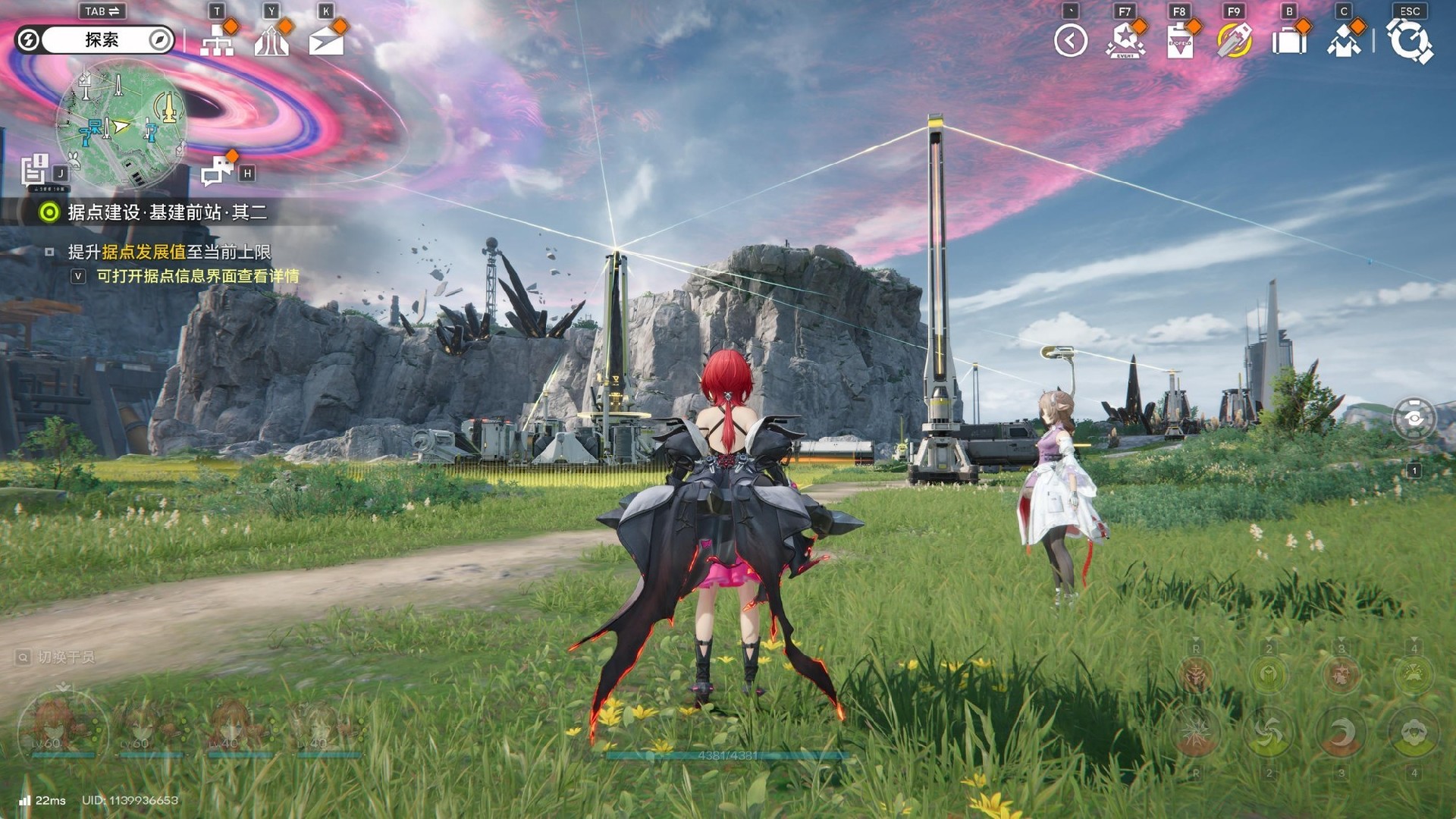Screen dimensions: 1456x819
Task: Activate the swirling pinwheel skill
Action: tap(1269, 733)
